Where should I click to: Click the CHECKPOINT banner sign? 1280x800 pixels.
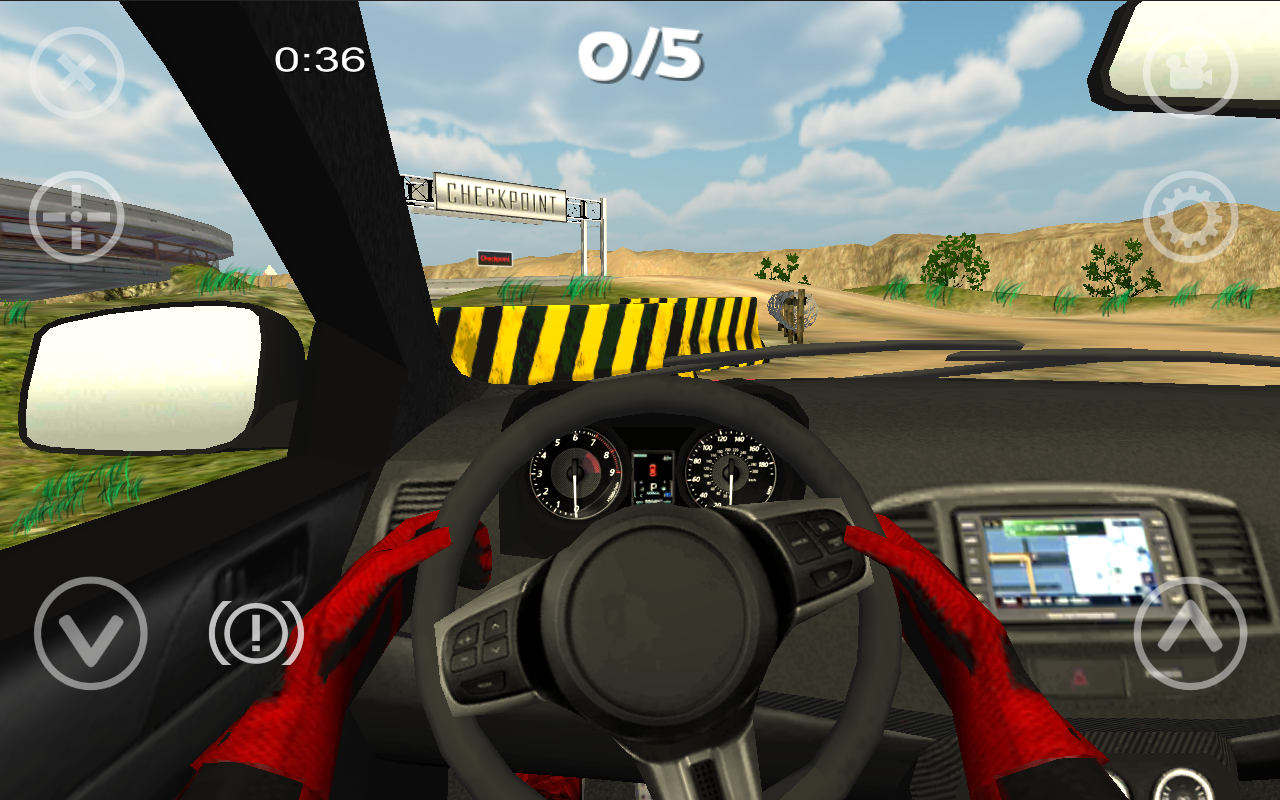(498, 196)
